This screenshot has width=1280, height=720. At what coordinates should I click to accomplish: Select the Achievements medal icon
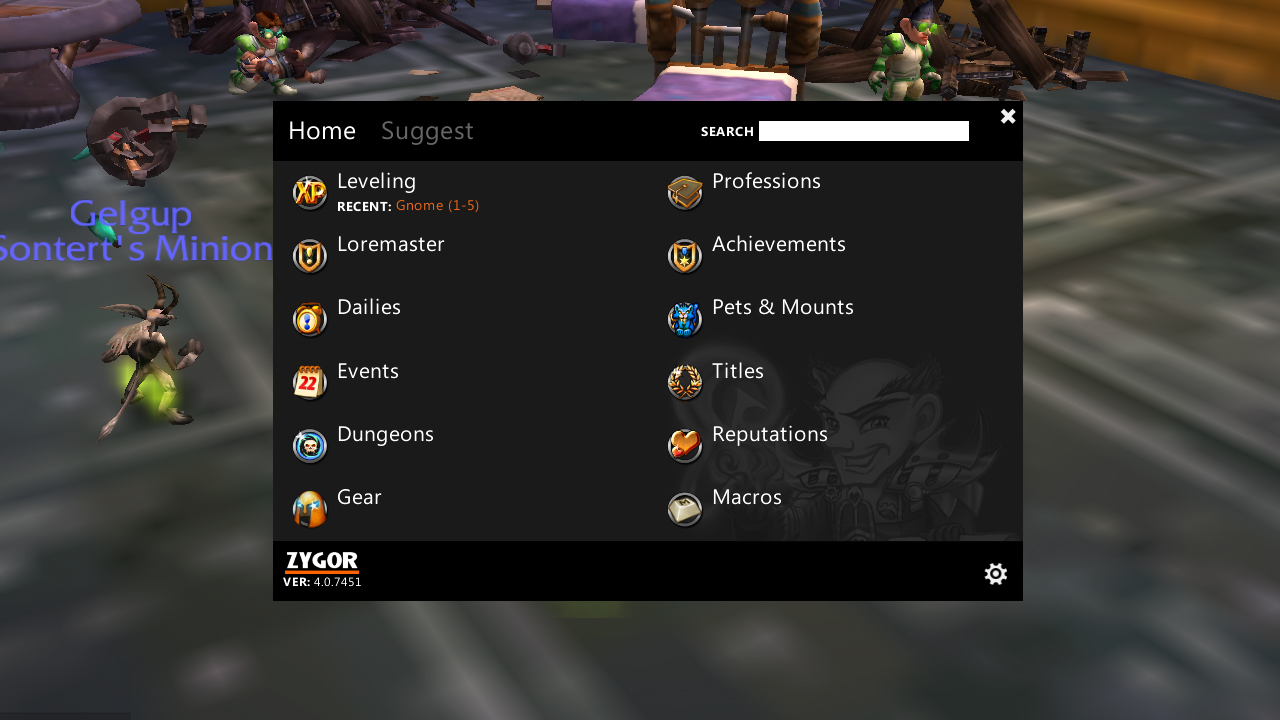pyautogui.click(x=685, y=255)
